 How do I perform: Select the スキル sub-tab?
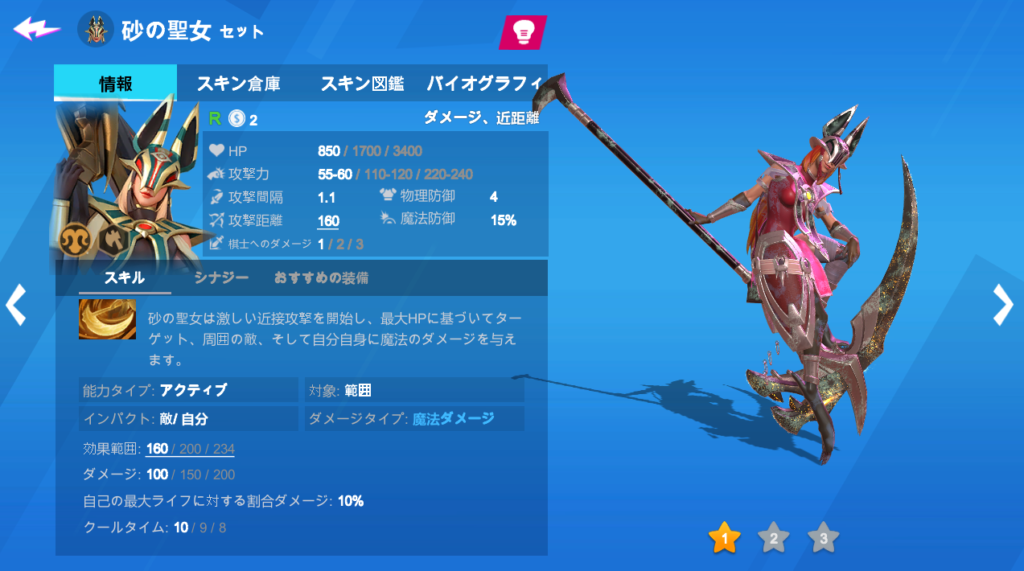125,278
